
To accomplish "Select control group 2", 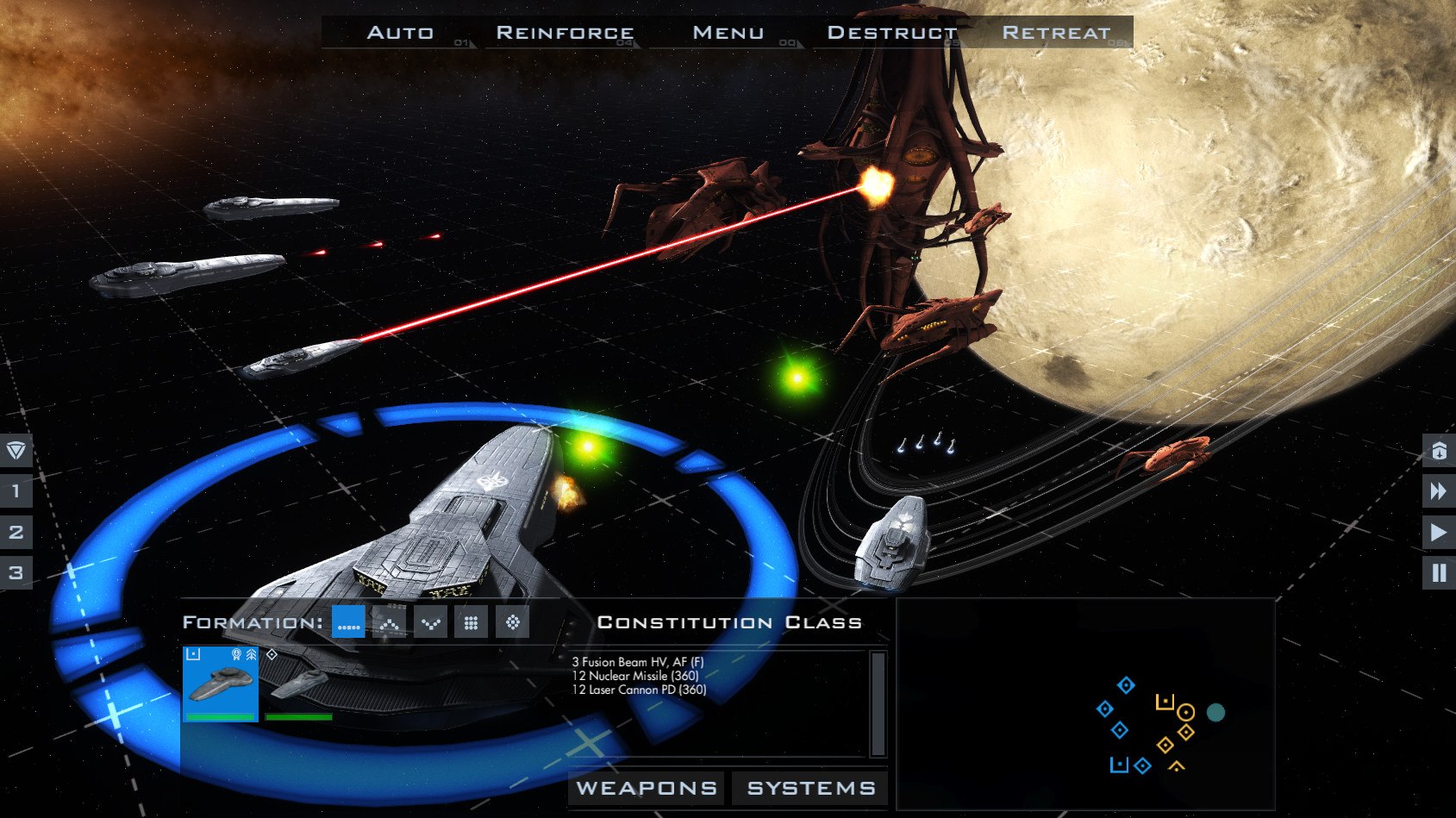I will (16, 532).
